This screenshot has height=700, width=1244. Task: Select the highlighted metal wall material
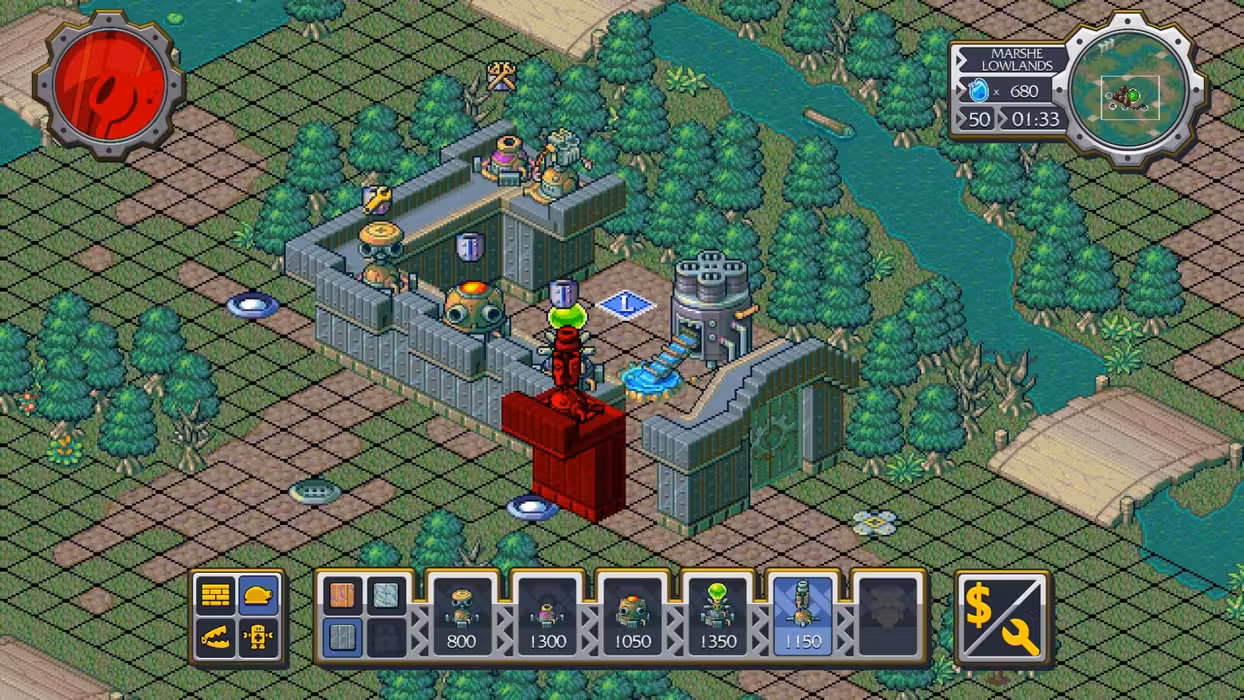point(343,637)
